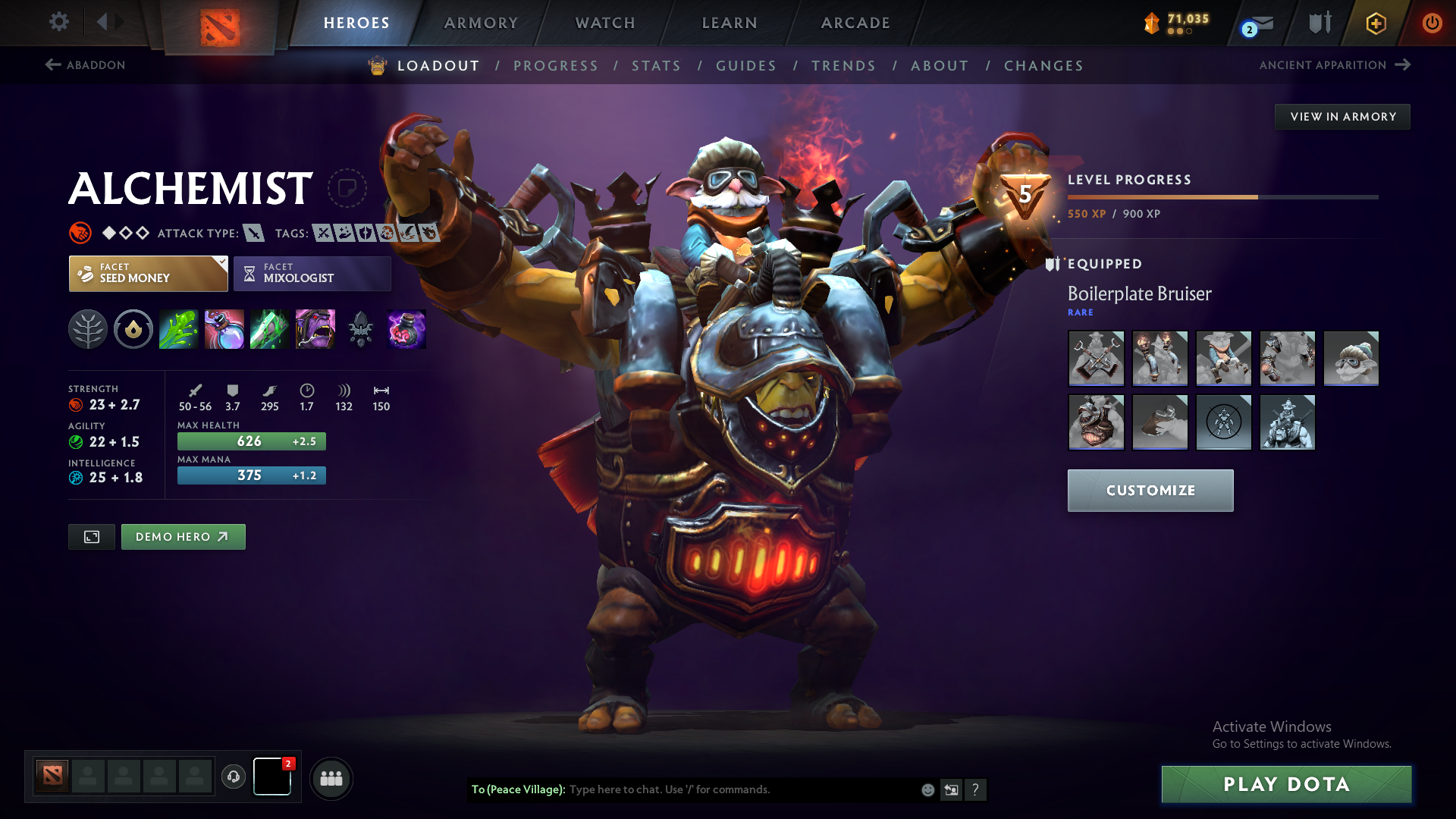This screenshot has height=819, width=1456.
Task: Select the Berserk Potion ability icon
Action: pyautogui.click(x=406, y=329)
